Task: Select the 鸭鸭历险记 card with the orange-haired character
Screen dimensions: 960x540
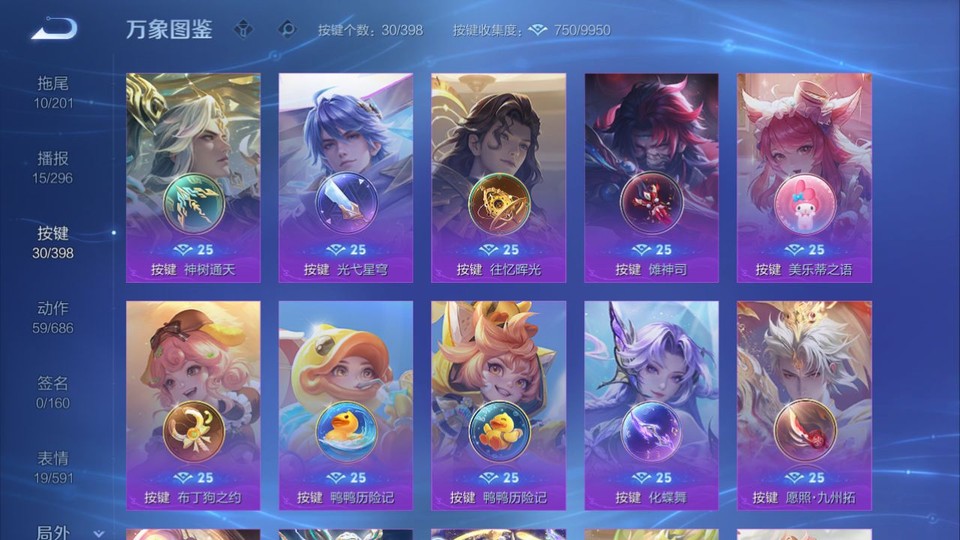Action: [x=499, y=406]
